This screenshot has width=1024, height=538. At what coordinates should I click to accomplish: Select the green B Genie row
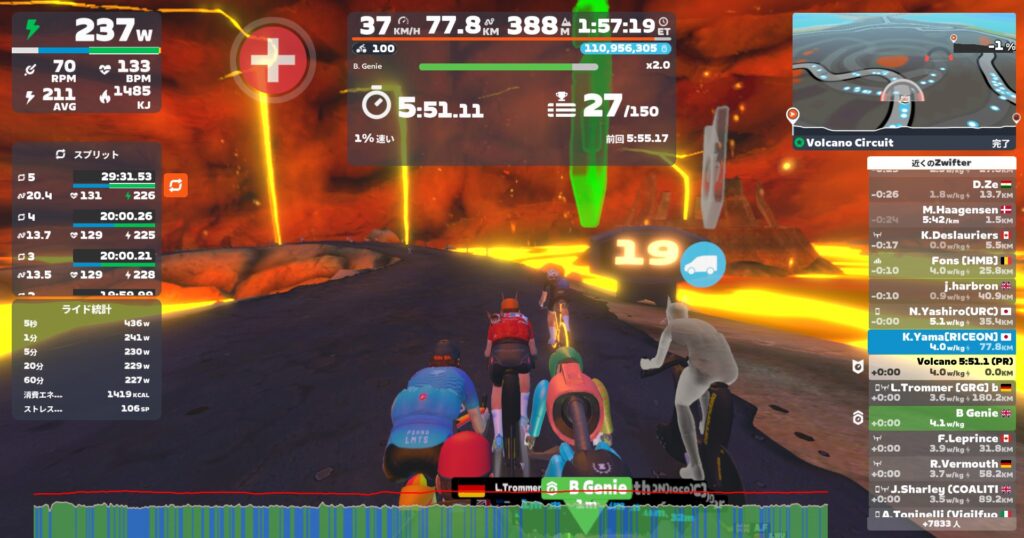pyautogui.click(x=940, y=418)
